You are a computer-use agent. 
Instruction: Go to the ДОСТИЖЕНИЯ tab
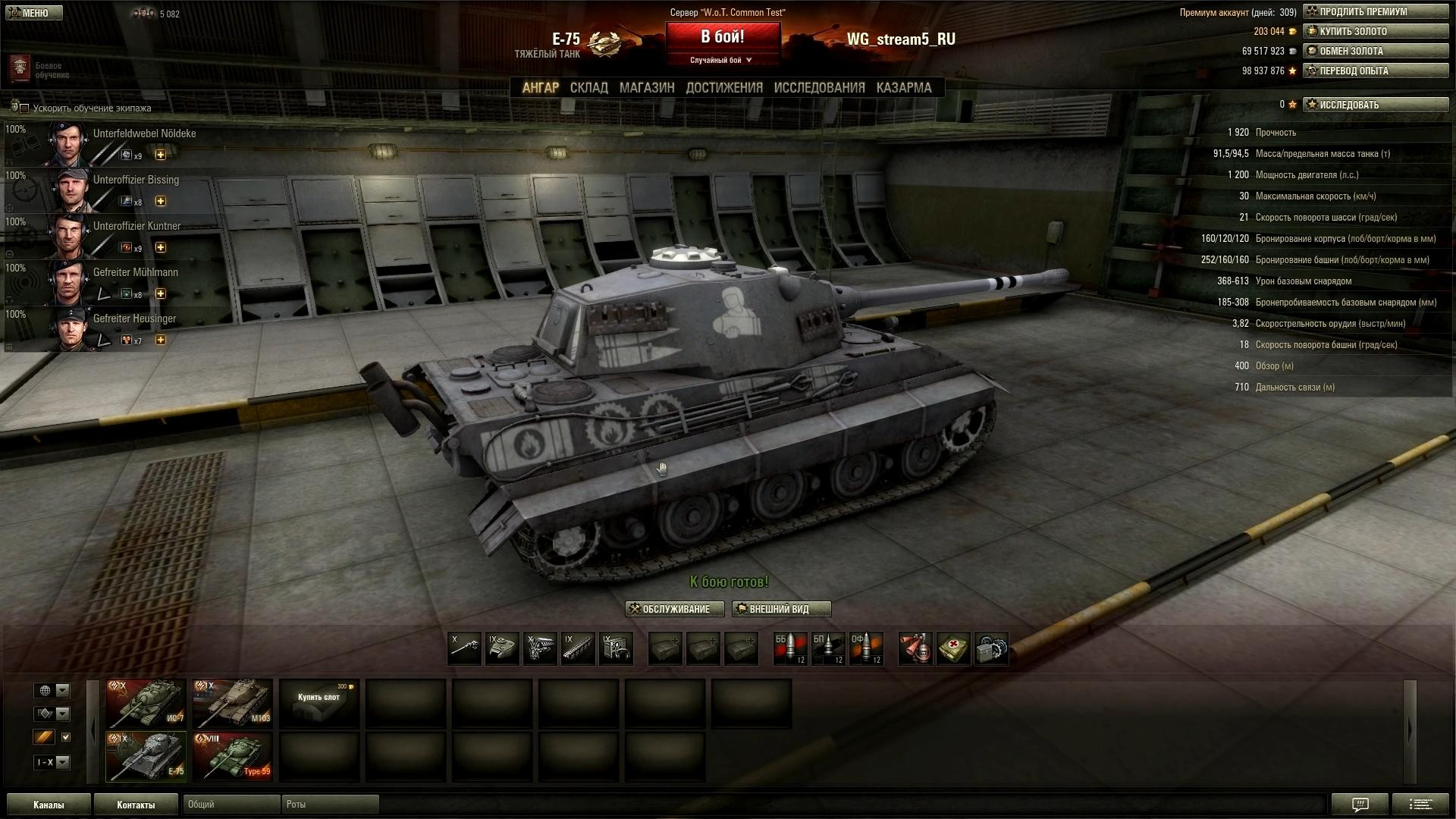(723, 88)
